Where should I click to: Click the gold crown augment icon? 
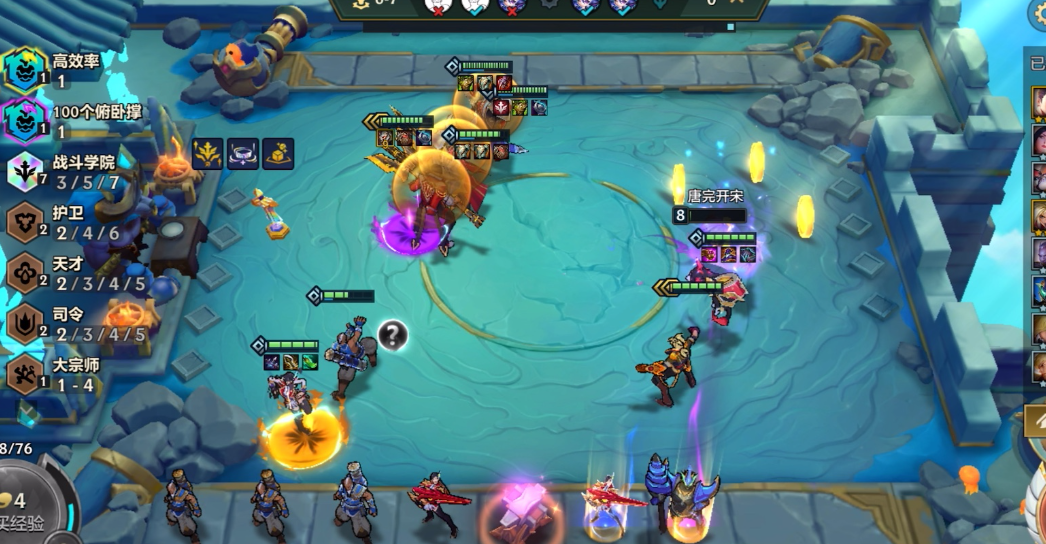pyautogui.click(x=208, y=153)
